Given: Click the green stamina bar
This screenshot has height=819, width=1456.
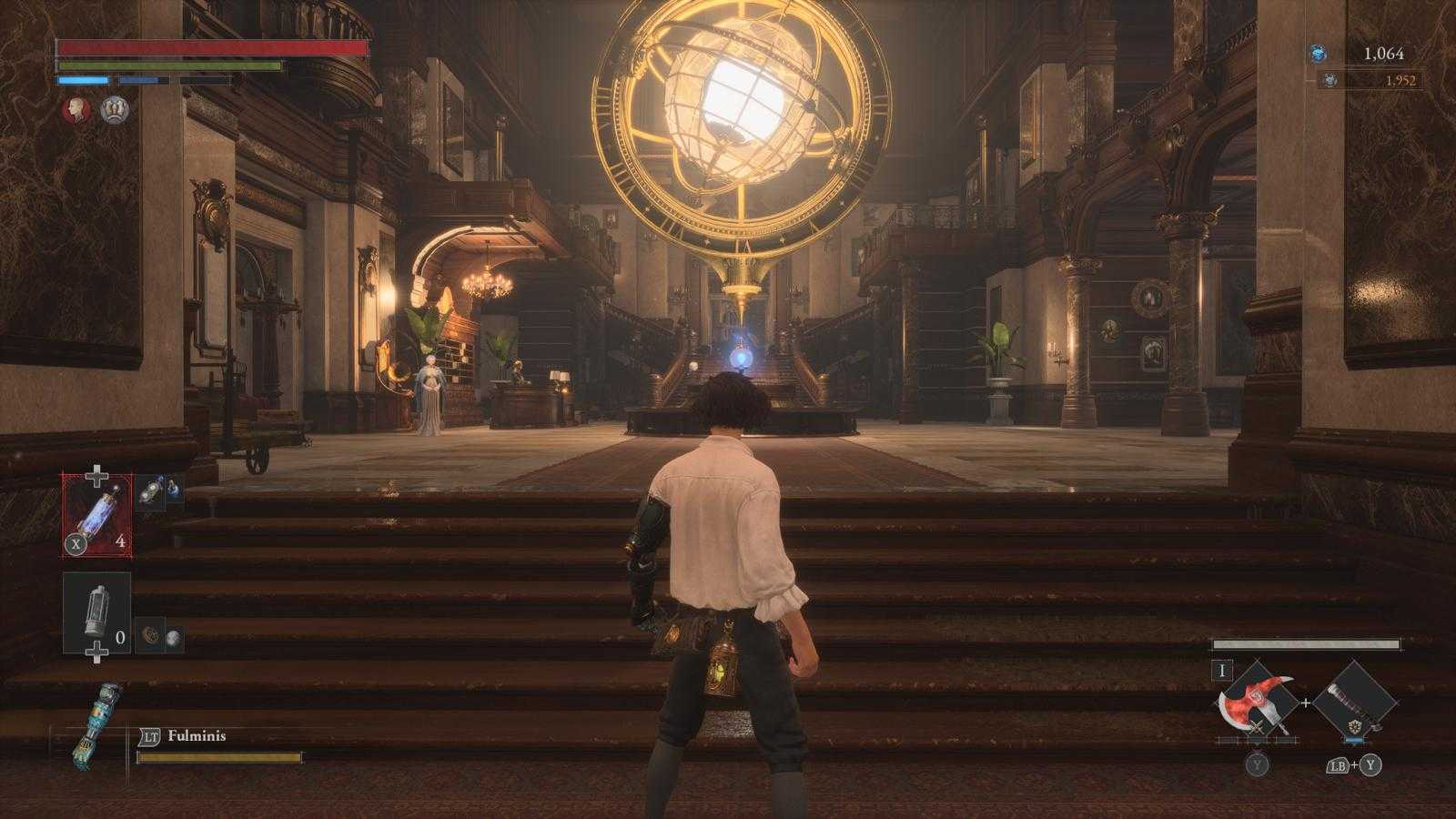Looking at the screenshot, I should coord(168,67).
